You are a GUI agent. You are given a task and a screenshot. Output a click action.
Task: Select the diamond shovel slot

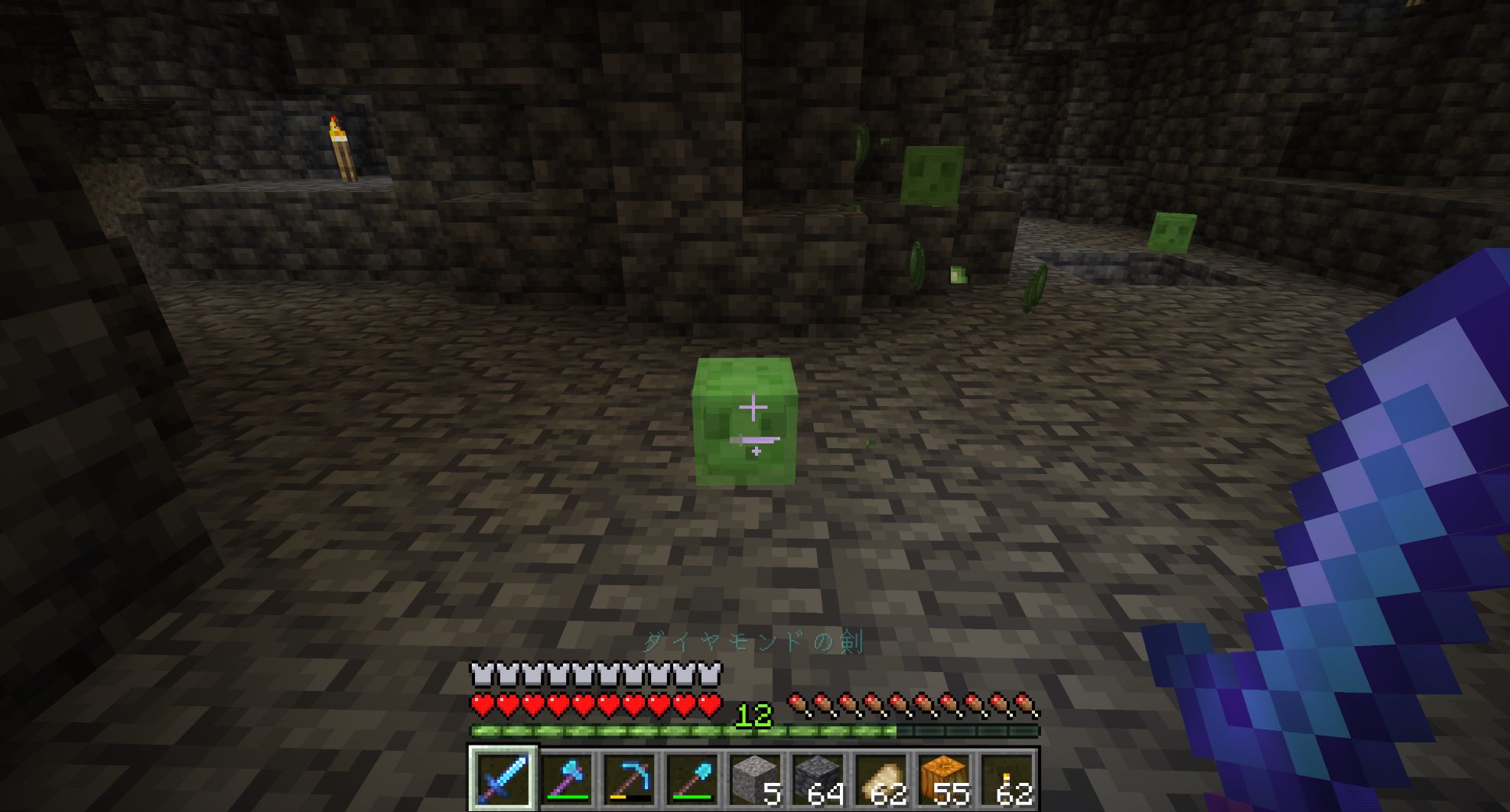692,778
